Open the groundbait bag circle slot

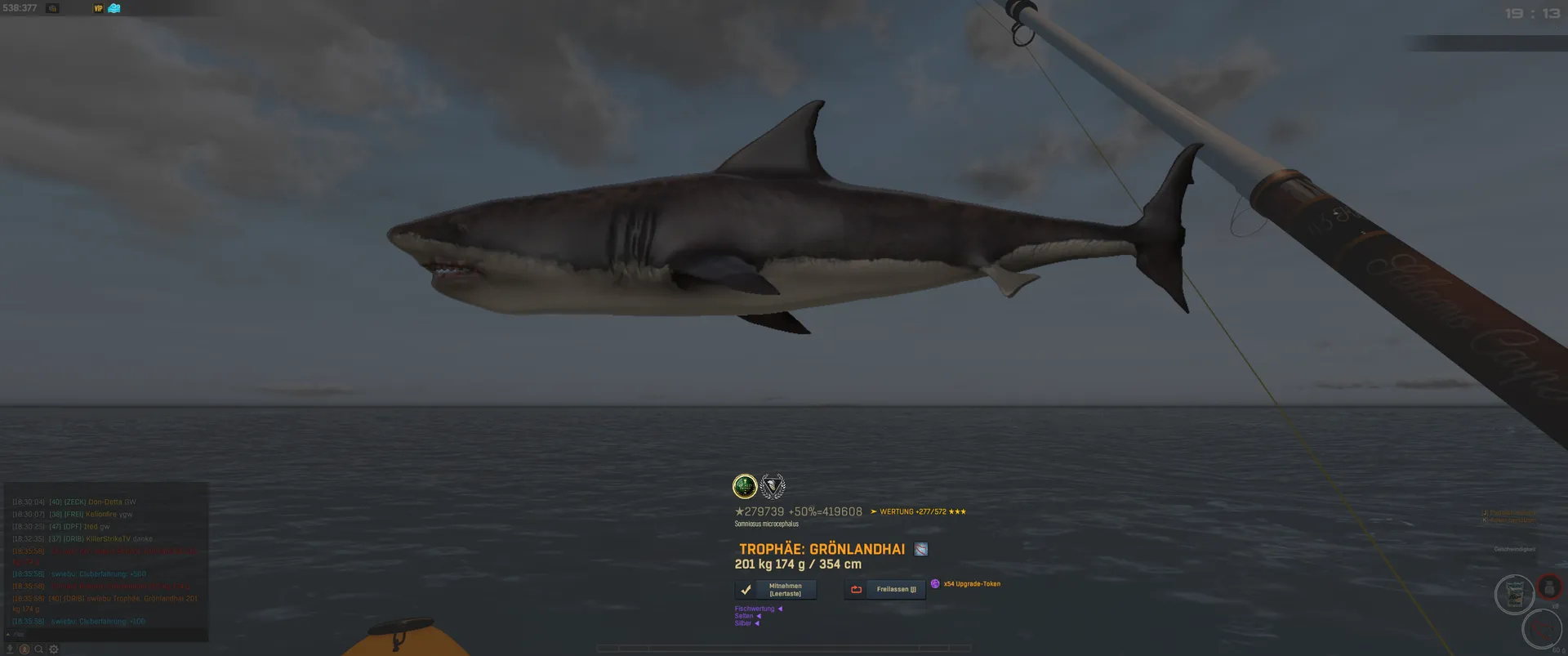[1514, 594]
